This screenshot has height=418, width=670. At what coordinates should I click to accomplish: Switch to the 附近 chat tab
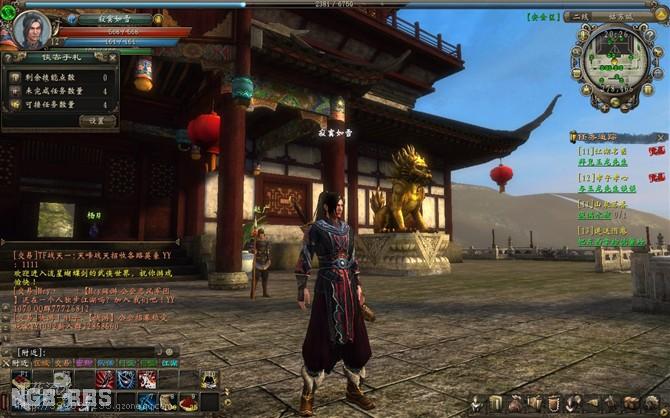point(20,363)
